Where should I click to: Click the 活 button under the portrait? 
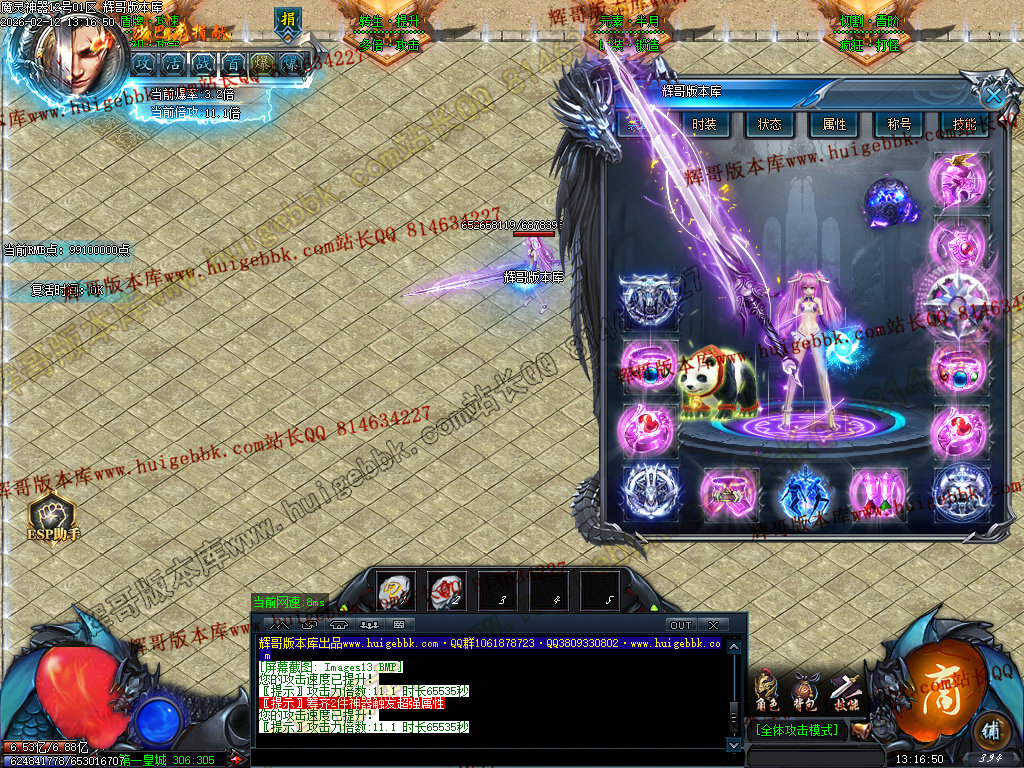tap(173, 63)
